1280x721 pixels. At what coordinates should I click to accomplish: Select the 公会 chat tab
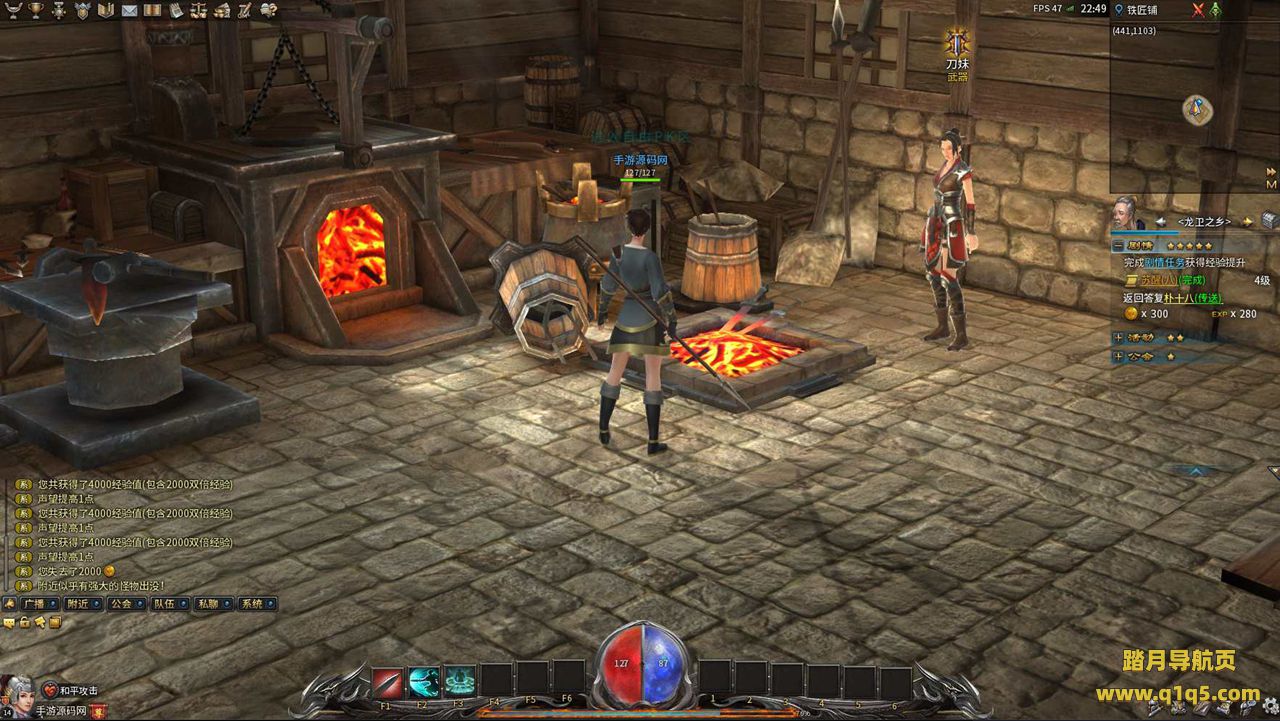[x=121, y=604]
